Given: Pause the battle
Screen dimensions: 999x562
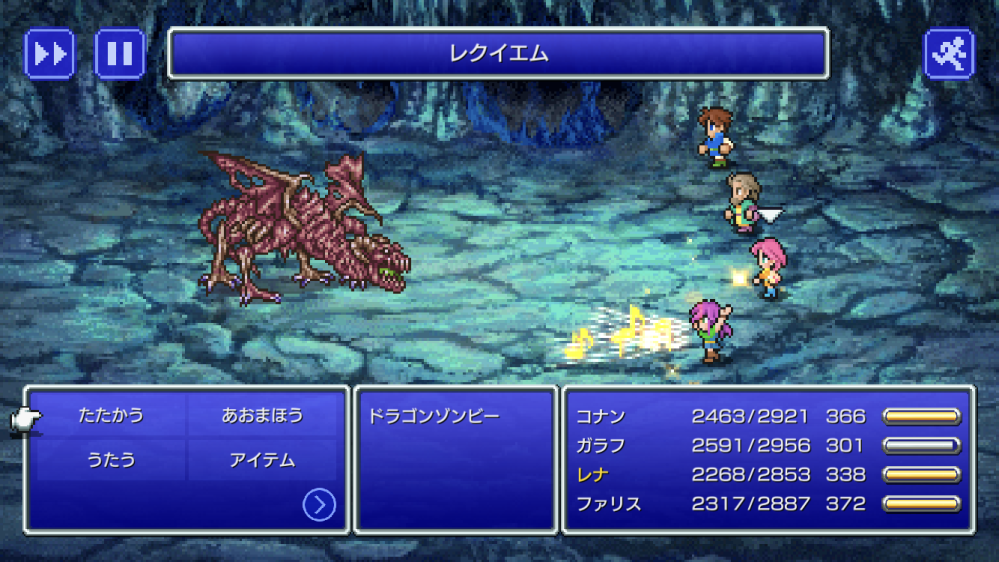Looking at the screenshot, I should [120, 53].
